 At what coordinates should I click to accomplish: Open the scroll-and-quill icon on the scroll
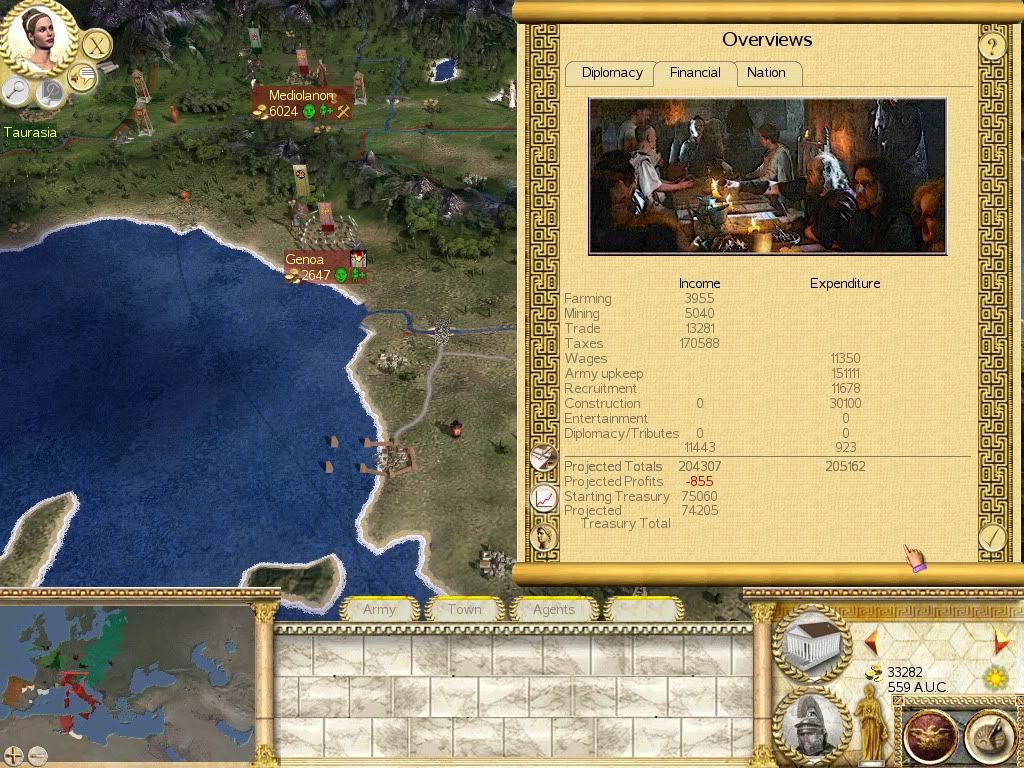coord(543,457)
